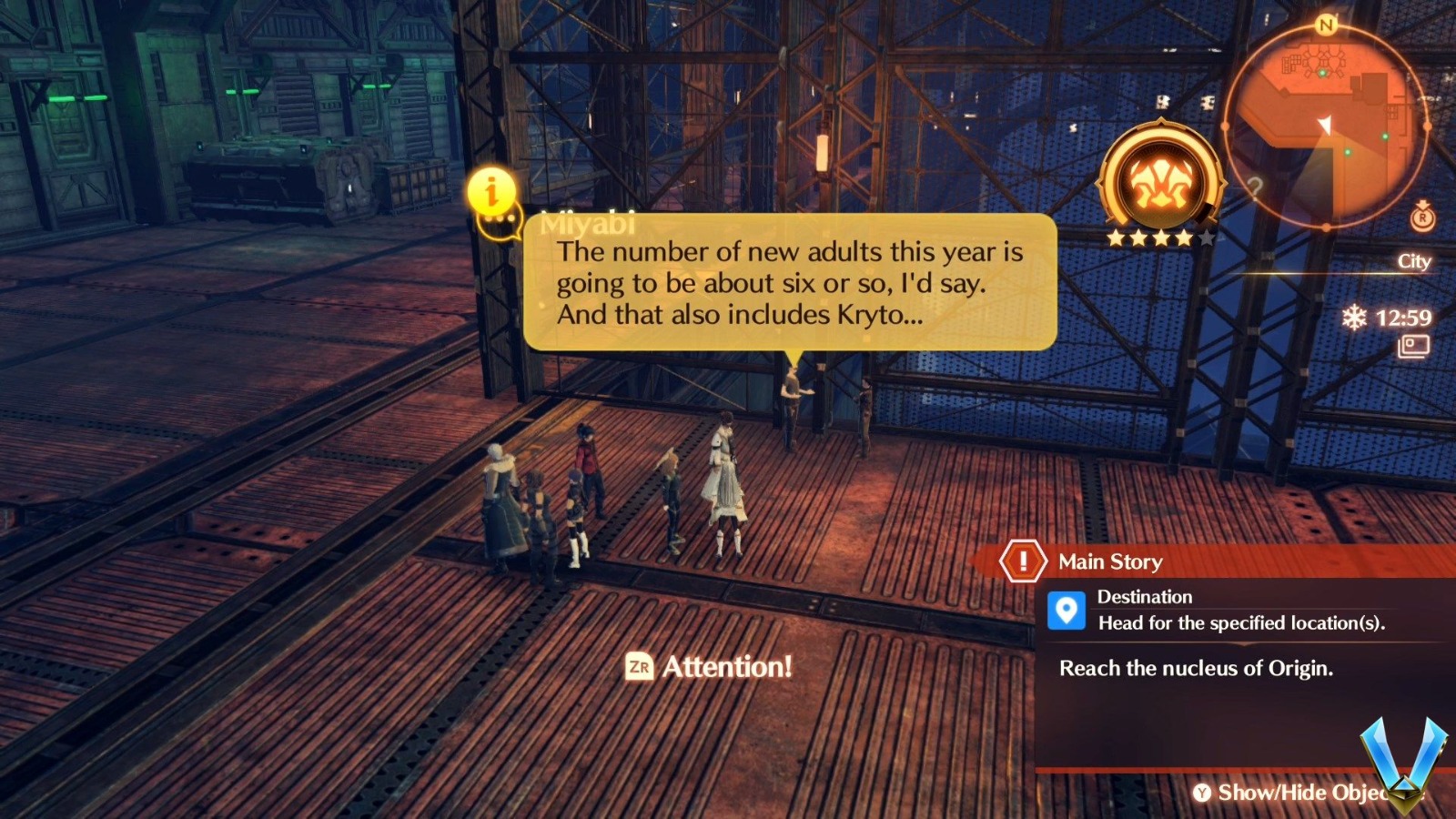Select the City area label
Viewport: 1456px width, 819px height.
(1413, 262)
